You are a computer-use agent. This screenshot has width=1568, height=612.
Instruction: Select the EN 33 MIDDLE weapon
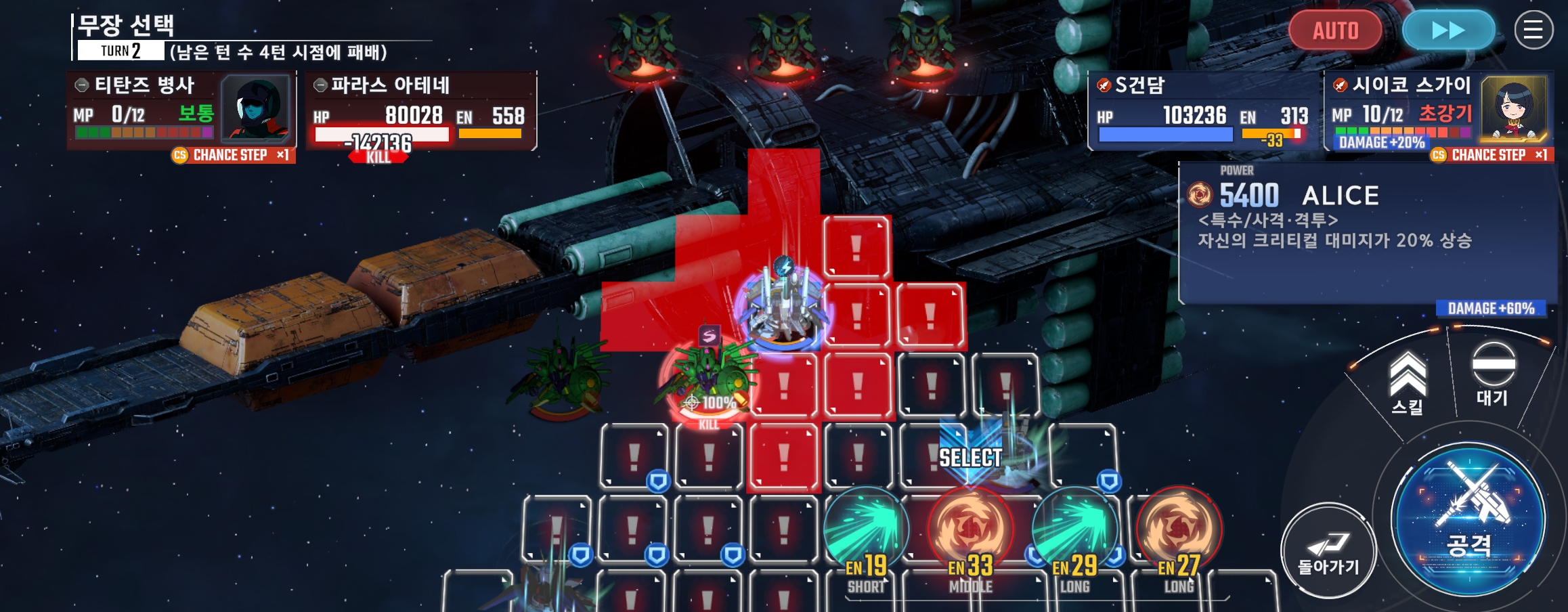[970, 531]
